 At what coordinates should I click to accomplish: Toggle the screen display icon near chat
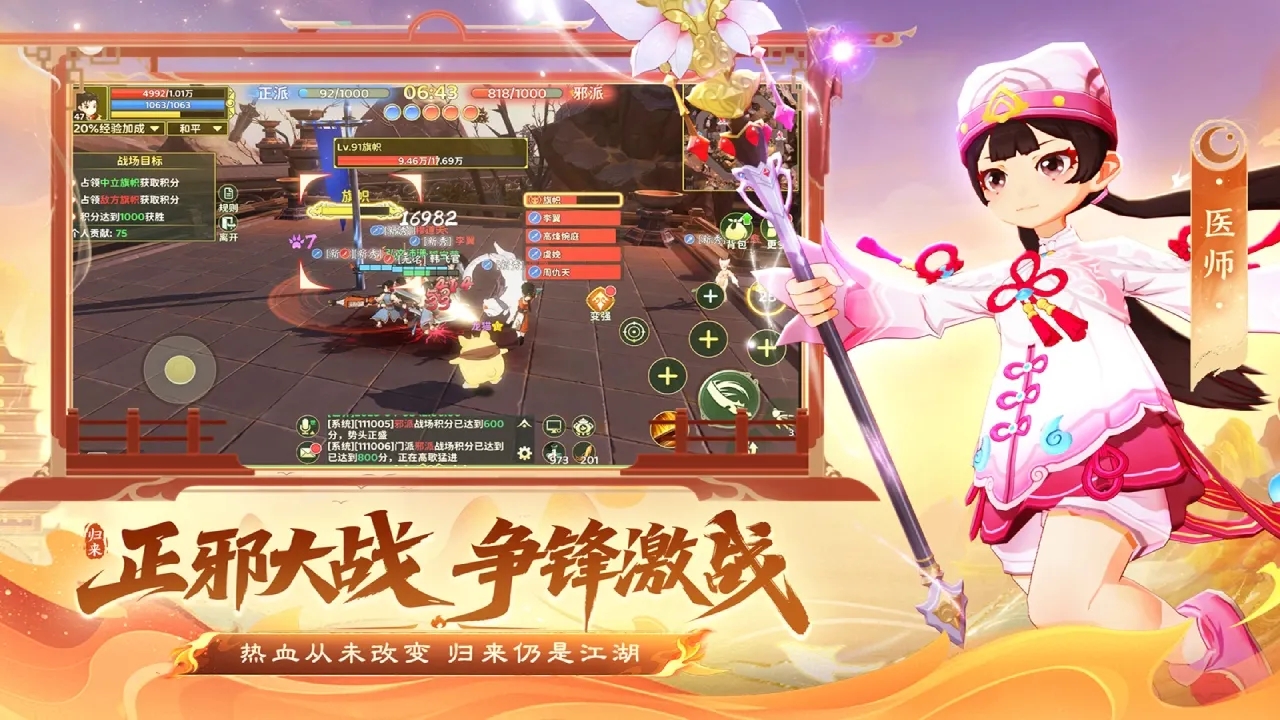click(x=554, y=425)
